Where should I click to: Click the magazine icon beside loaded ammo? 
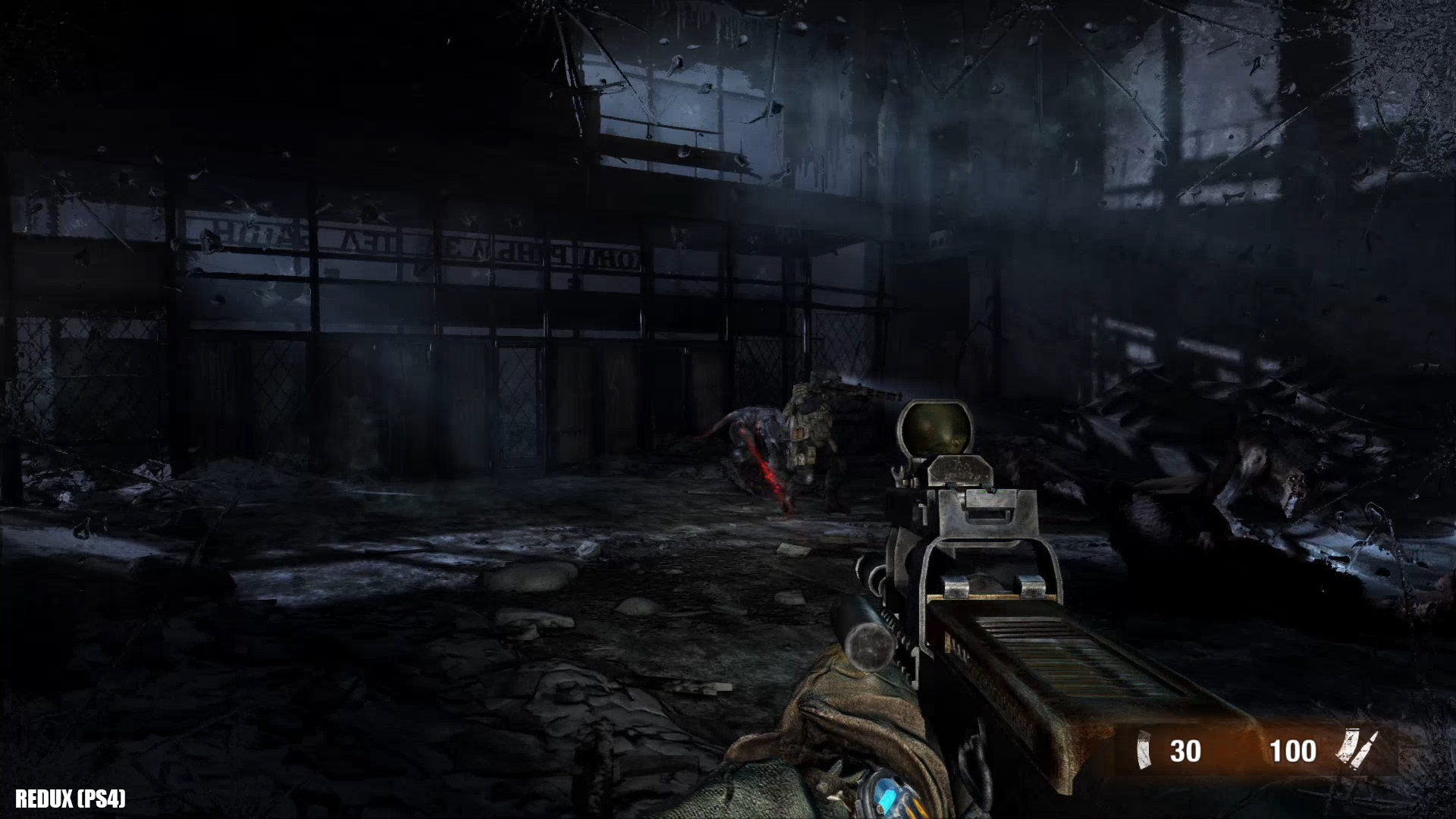tap(1142, 751)
